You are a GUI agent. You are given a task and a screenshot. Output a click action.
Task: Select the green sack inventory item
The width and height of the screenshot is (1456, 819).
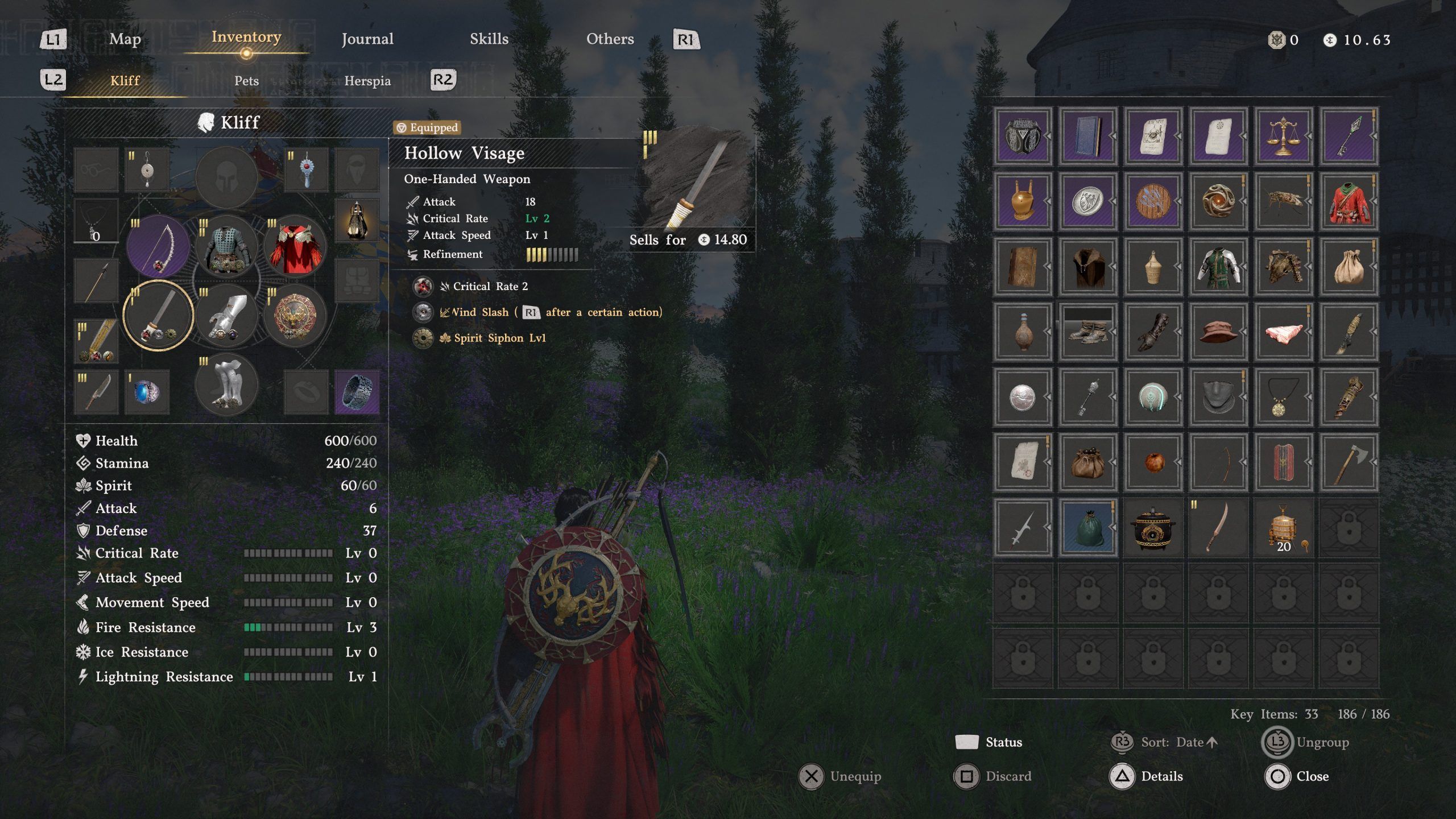click(x=1087, y=527)
